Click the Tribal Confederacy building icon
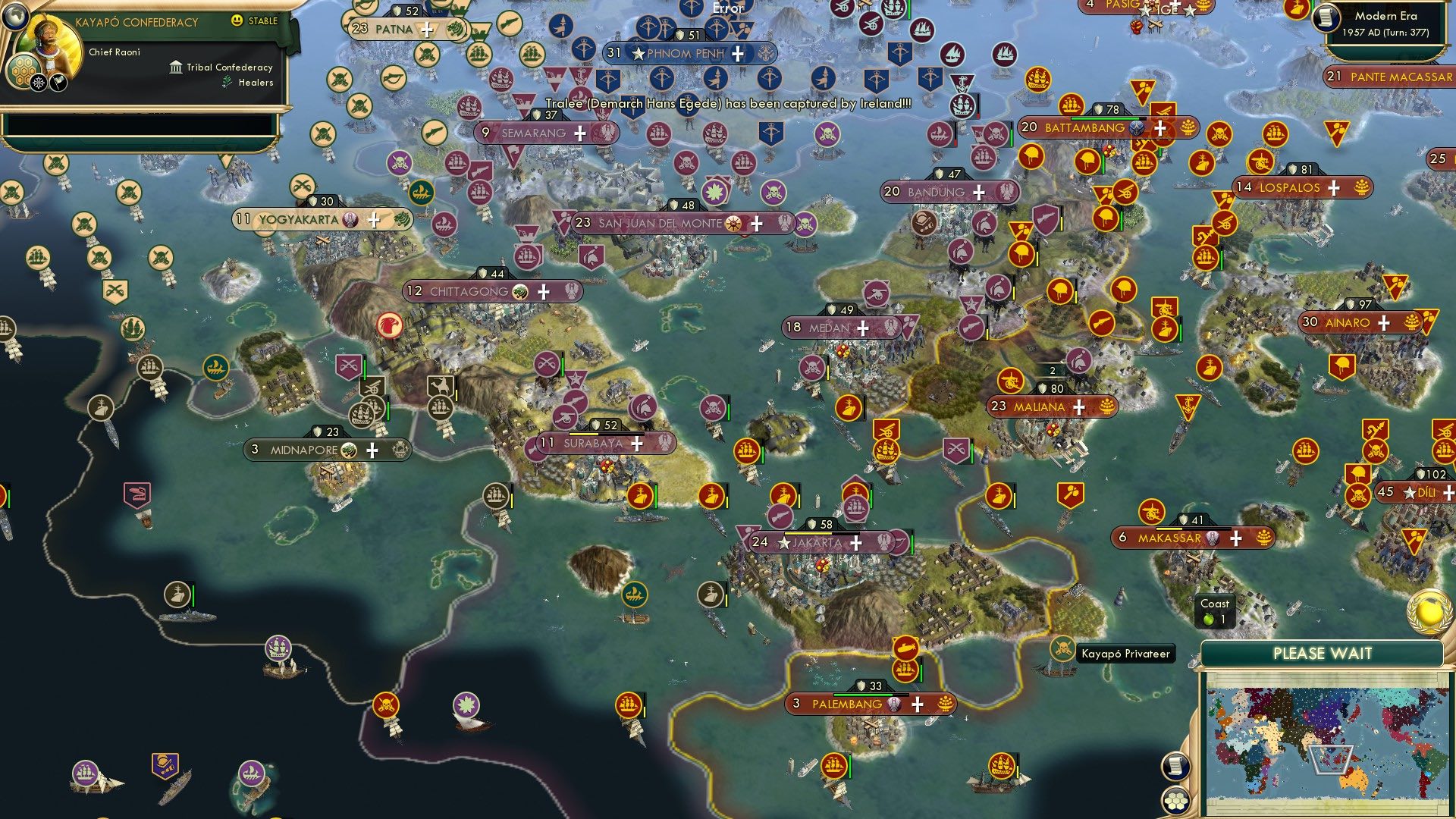 coord(175,67)
